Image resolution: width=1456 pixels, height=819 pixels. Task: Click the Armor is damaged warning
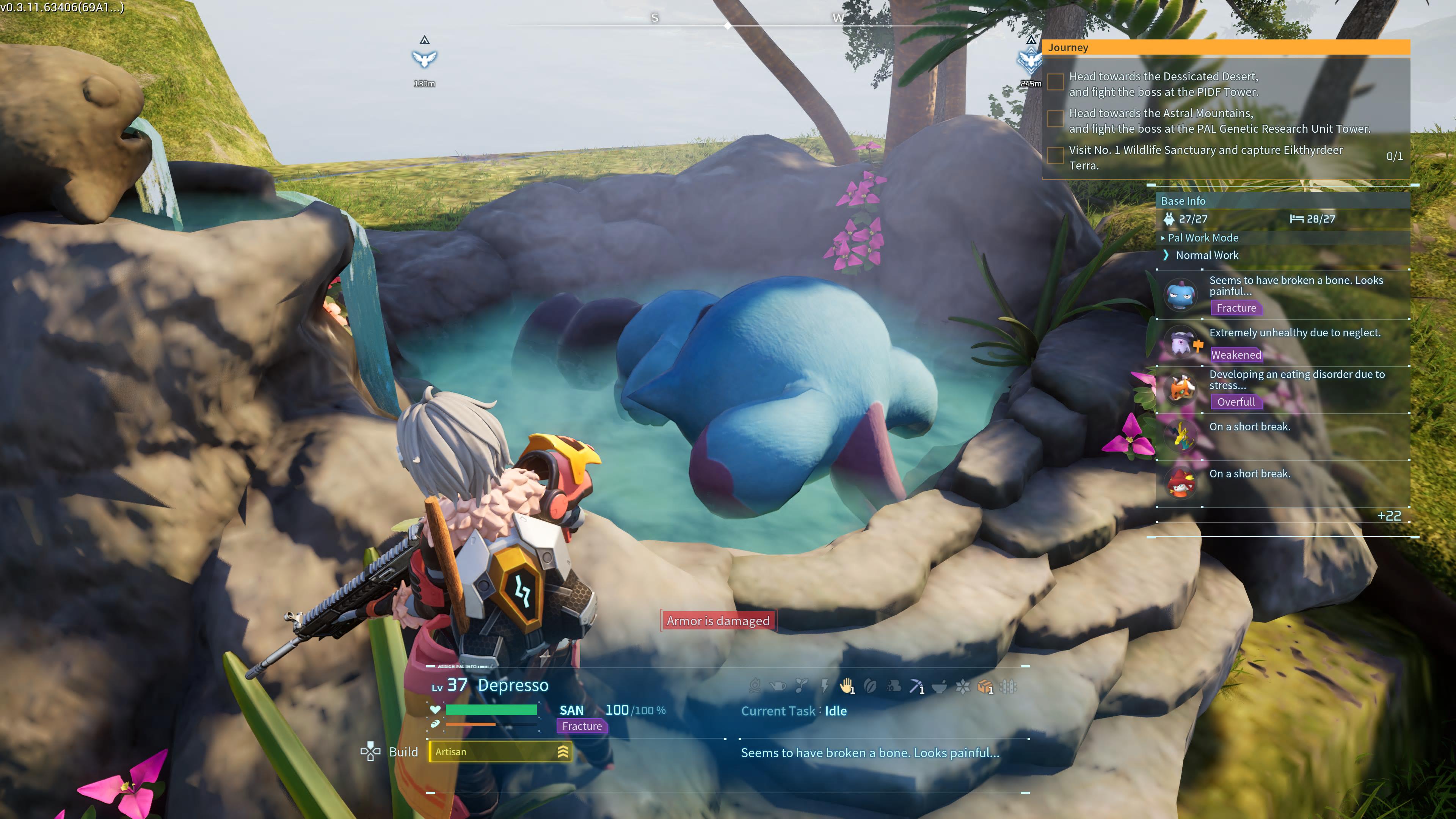[718, 621]
